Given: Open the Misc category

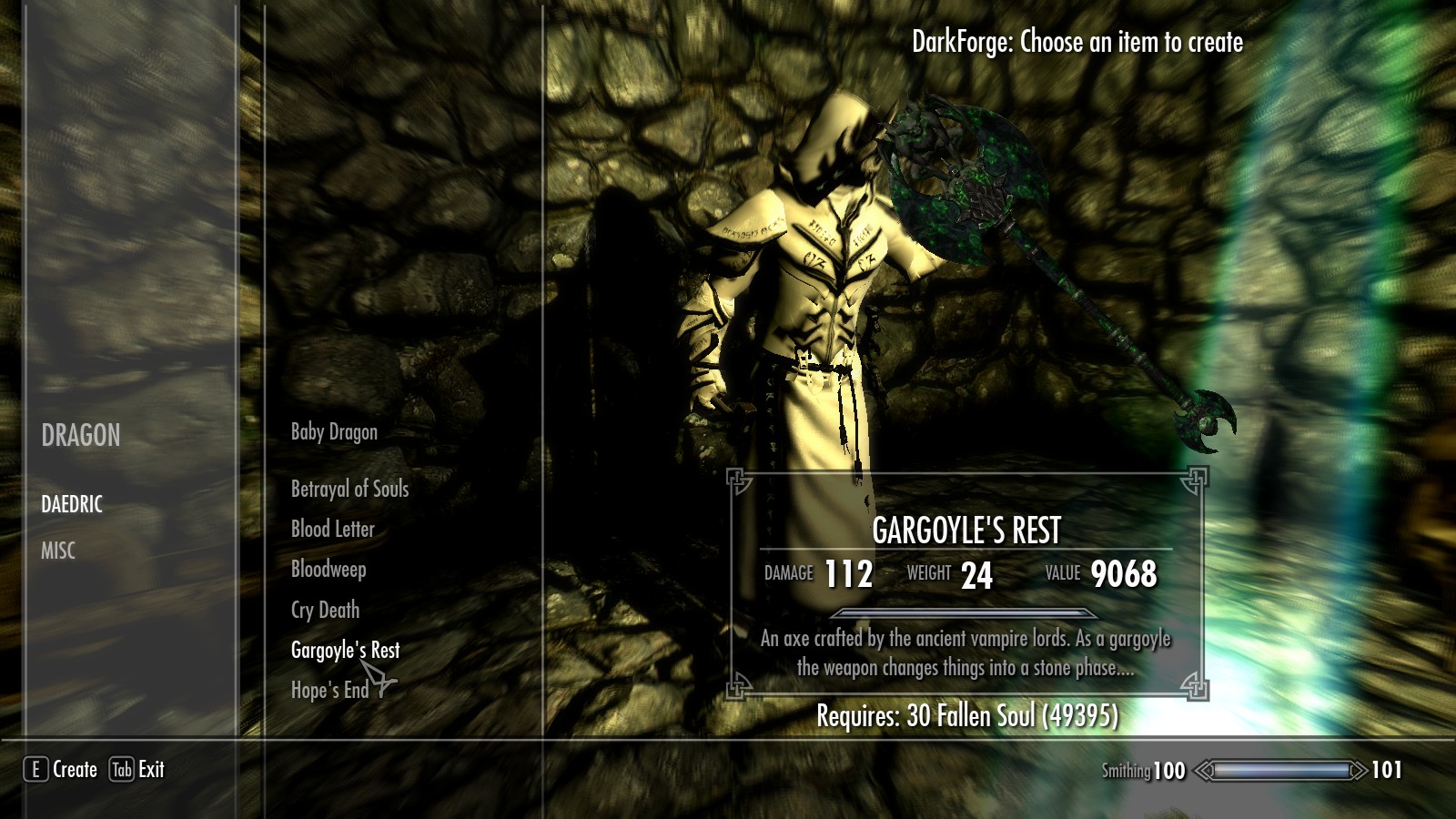Looking at the screenshot, I should click(x=58, y=551).
